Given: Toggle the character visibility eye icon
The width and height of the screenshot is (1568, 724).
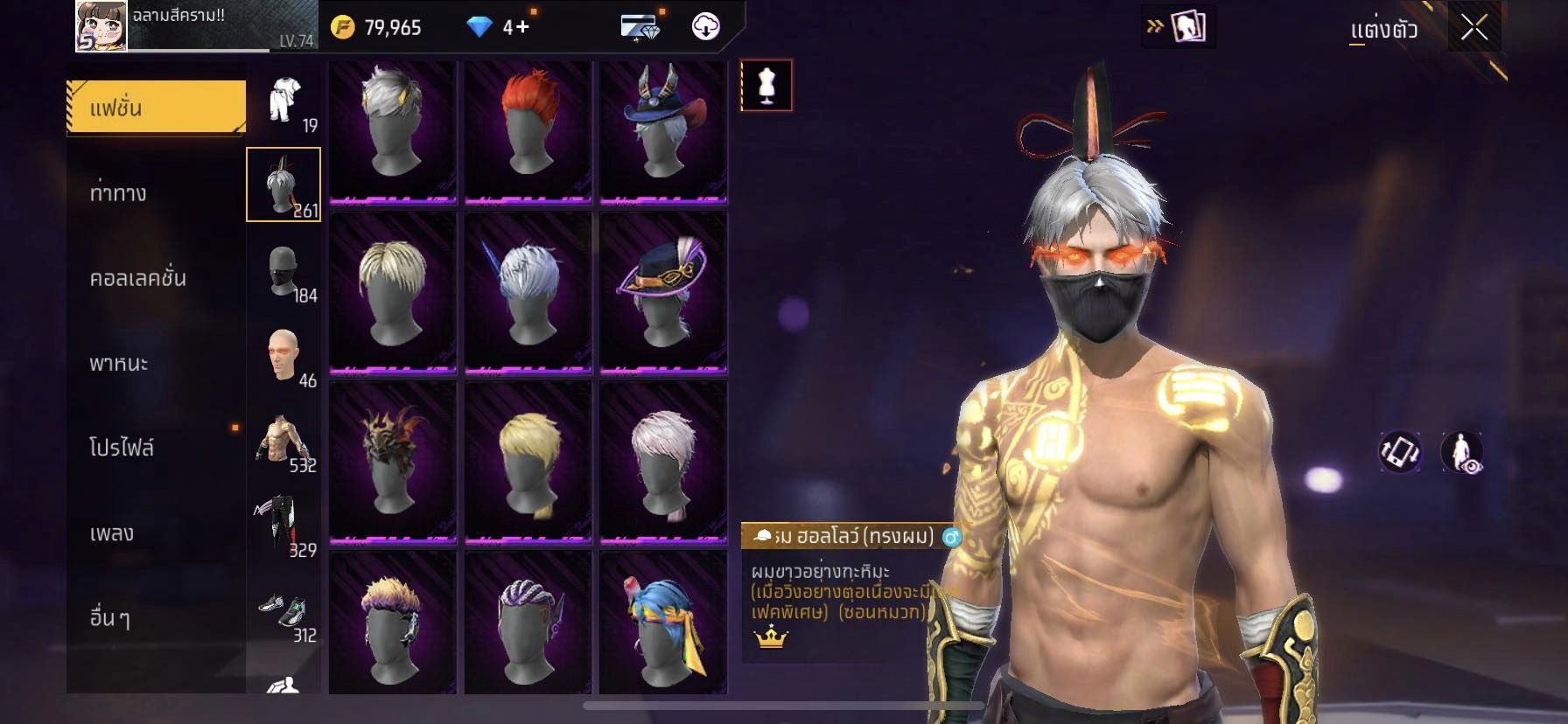Looking at the screenshot, I should pos(1461,452).
